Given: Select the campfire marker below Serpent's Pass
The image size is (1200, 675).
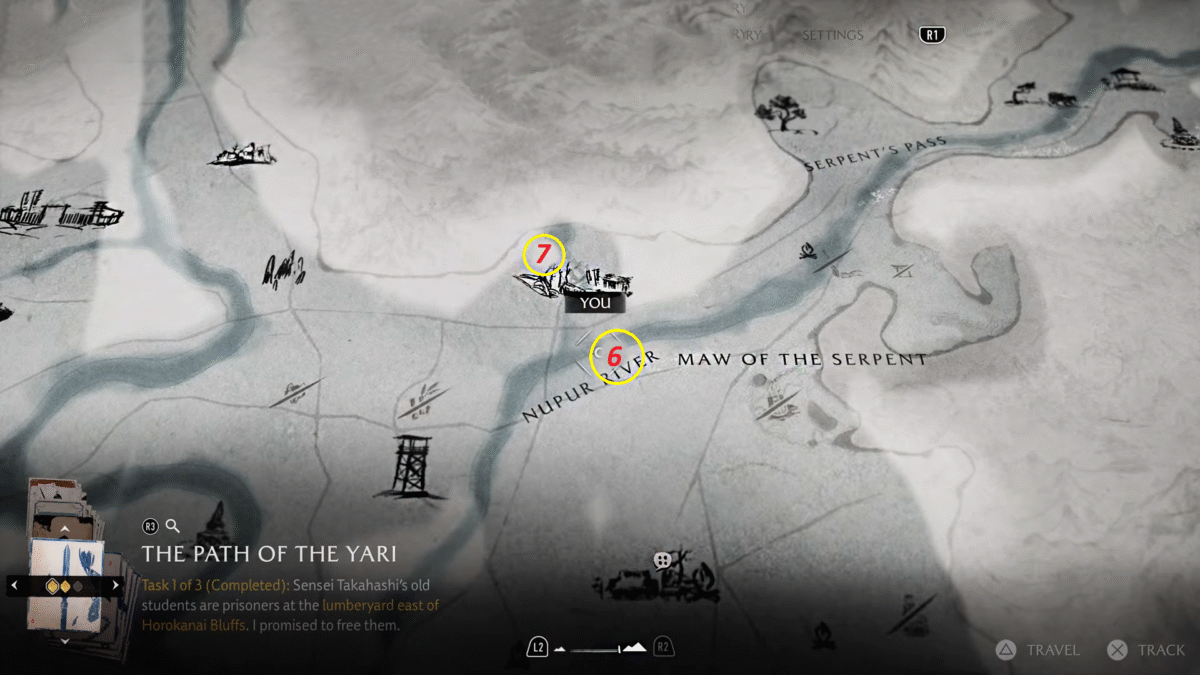Looking at the screenshot, I should point(808,252).
